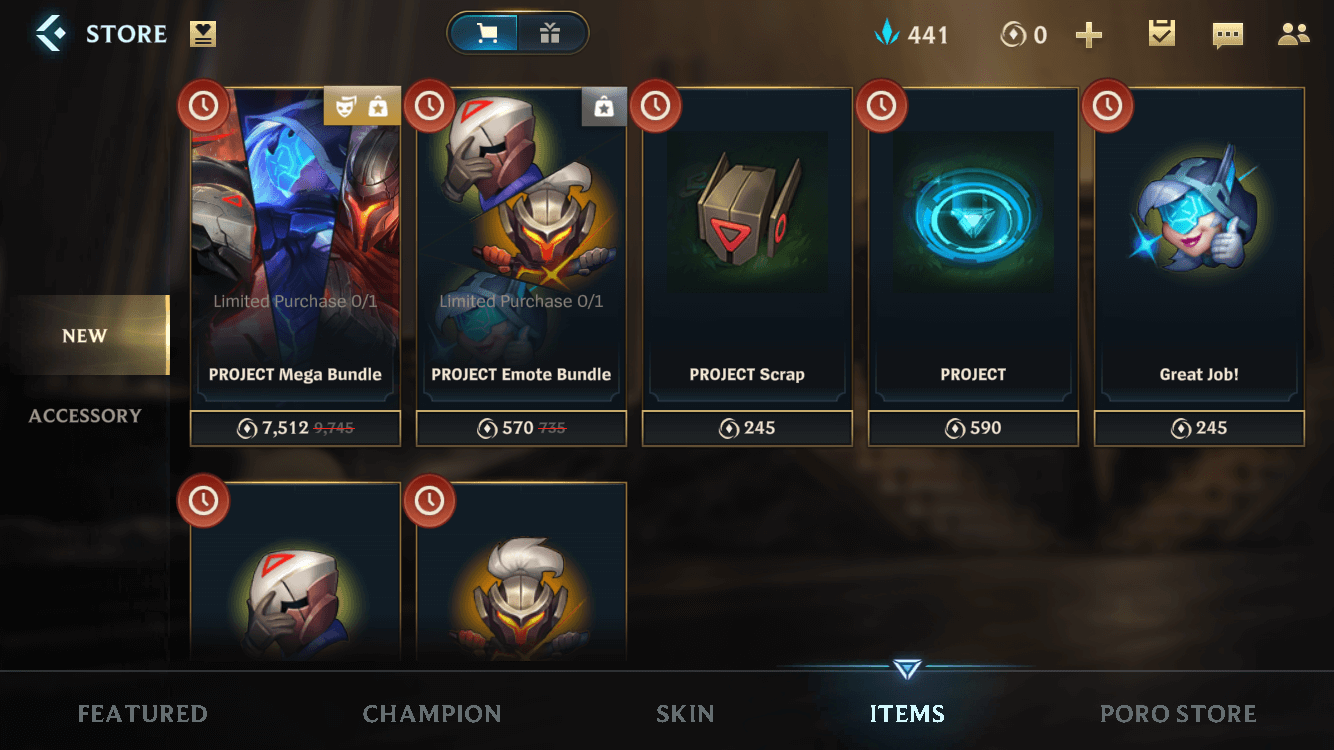
Task: Open the tasks checklist icon
Action: click(x=1160, y=33)
